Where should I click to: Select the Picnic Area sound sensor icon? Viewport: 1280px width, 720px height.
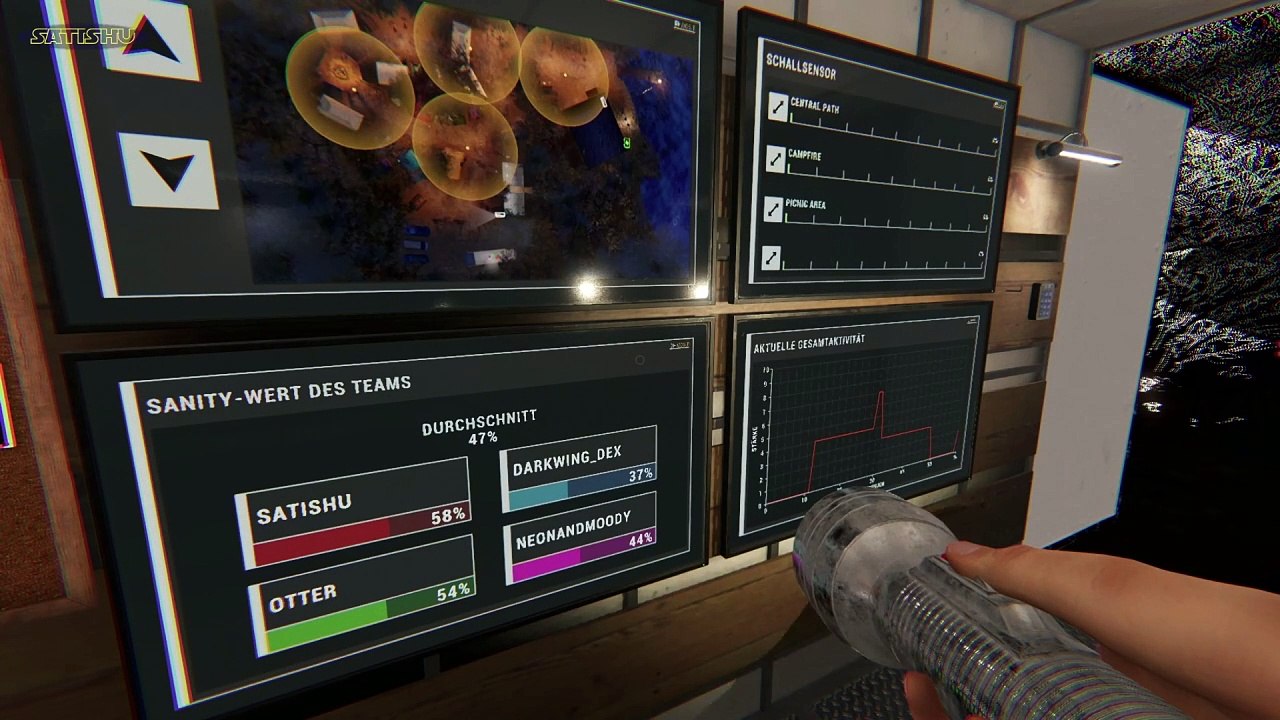pyautogui.click(x=774, y=209)
